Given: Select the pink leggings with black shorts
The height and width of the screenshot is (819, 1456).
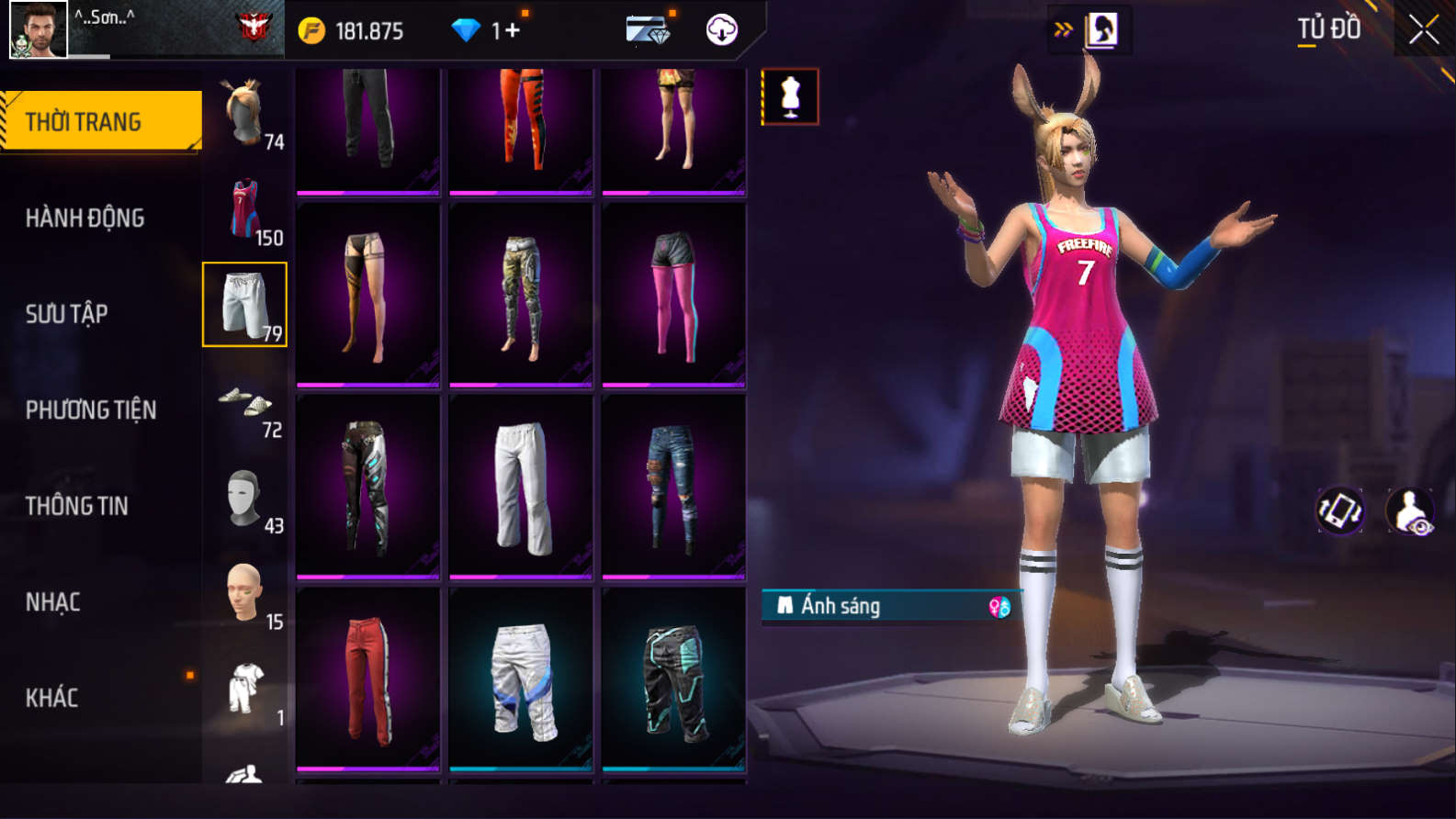Looking at the screenshot, I should click(673, 296).
